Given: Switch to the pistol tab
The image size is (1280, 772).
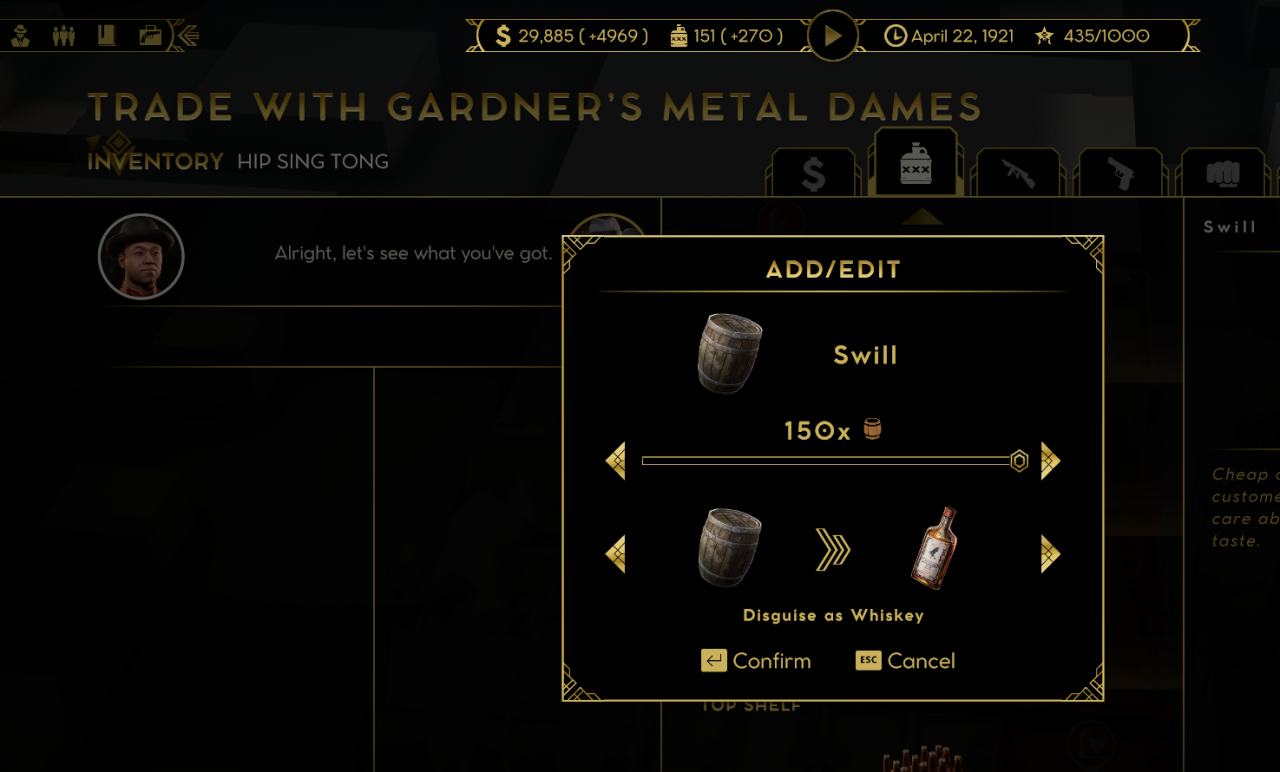Looking at the screenshot, I should click(1121, 174).
